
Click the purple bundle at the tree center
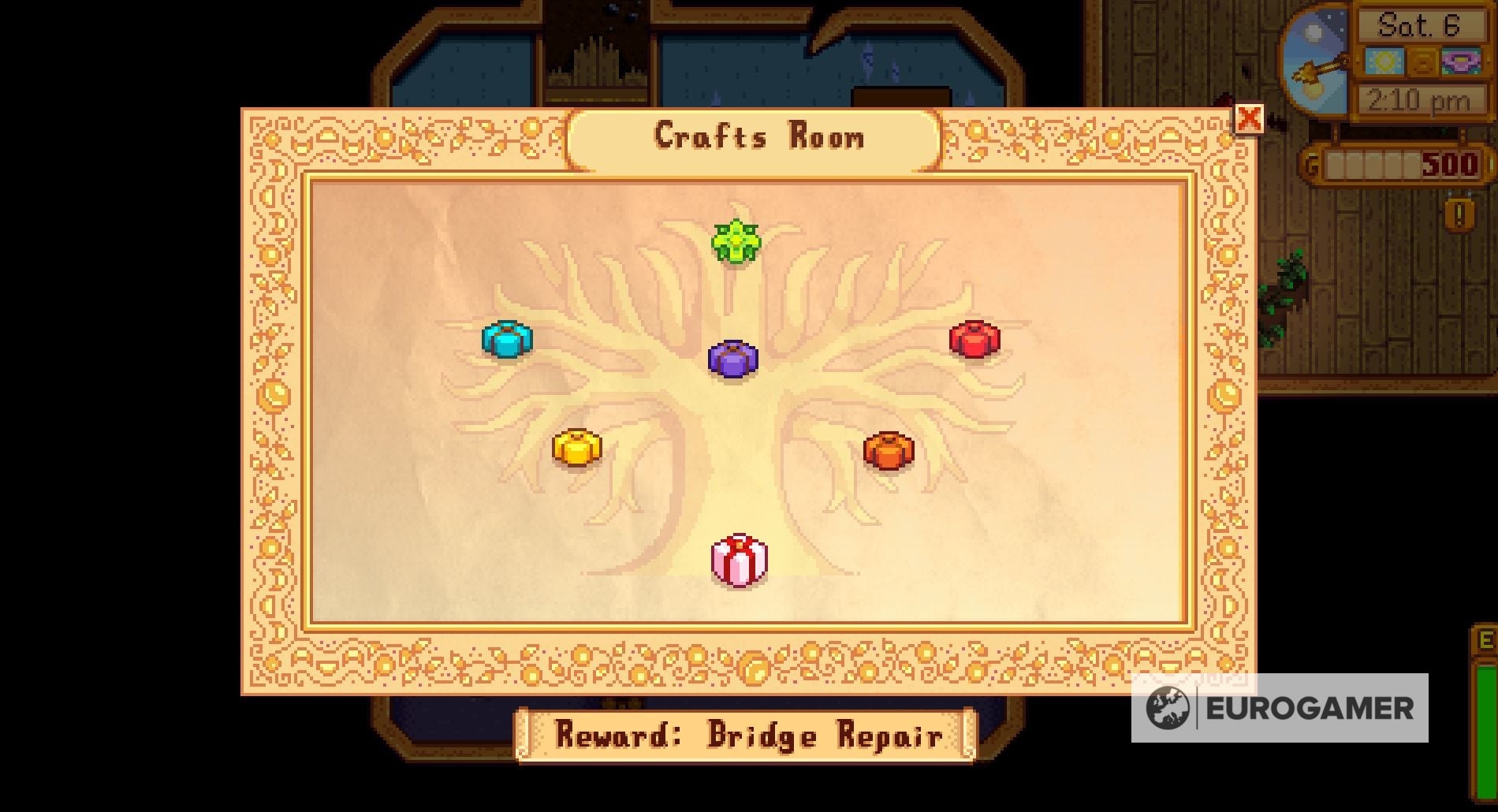(733, 360)
